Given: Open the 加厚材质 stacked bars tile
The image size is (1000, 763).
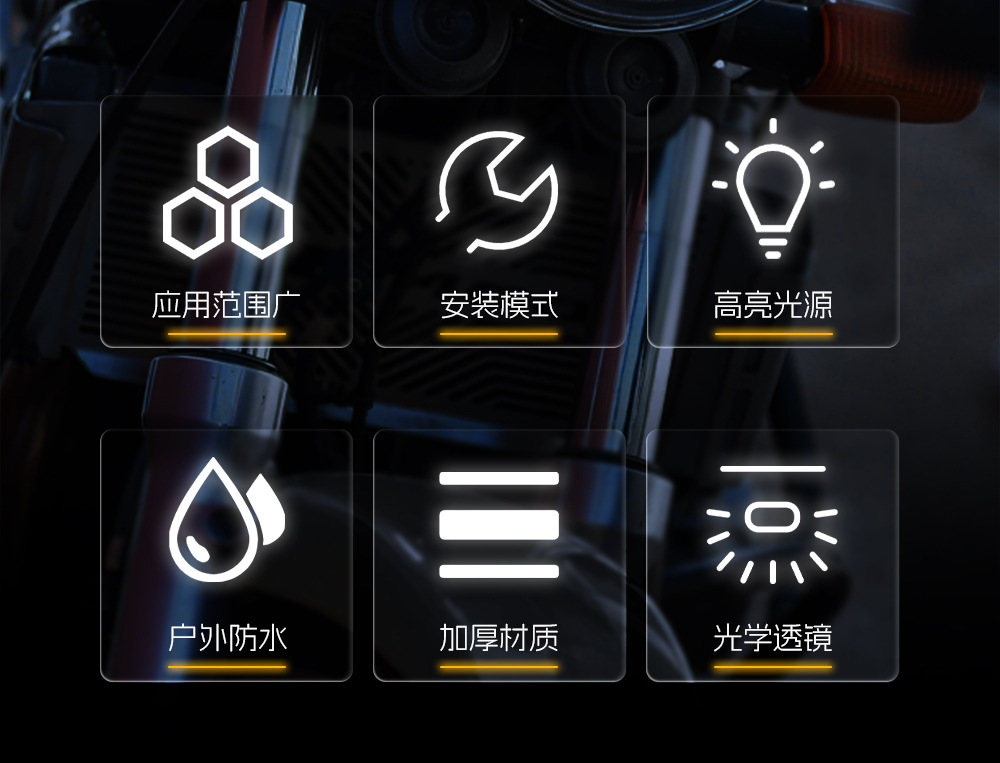Looking at the screenshot, I should (x=499, y=556).
